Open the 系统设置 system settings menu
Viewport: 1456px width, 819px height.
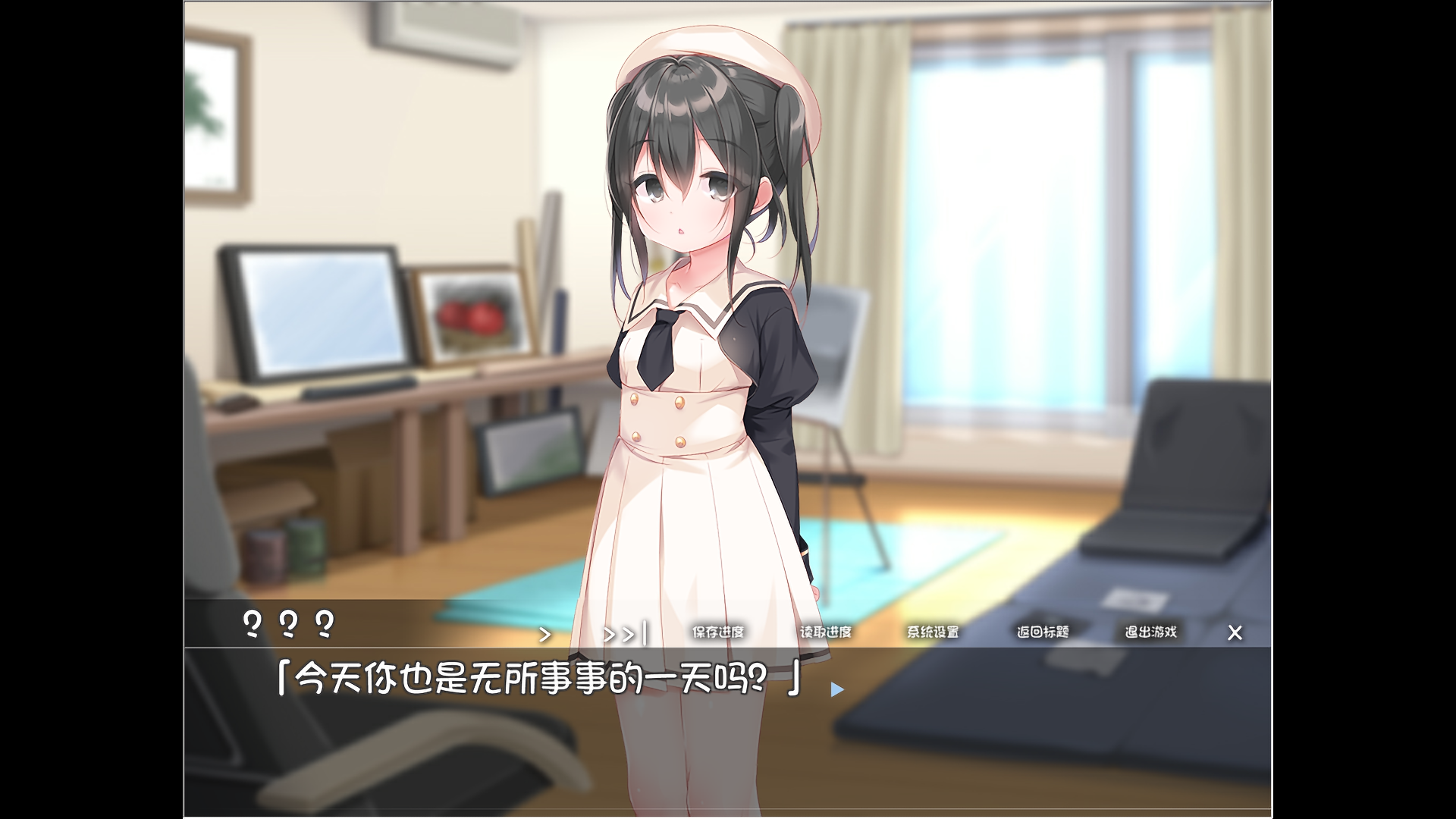(934, 632)
